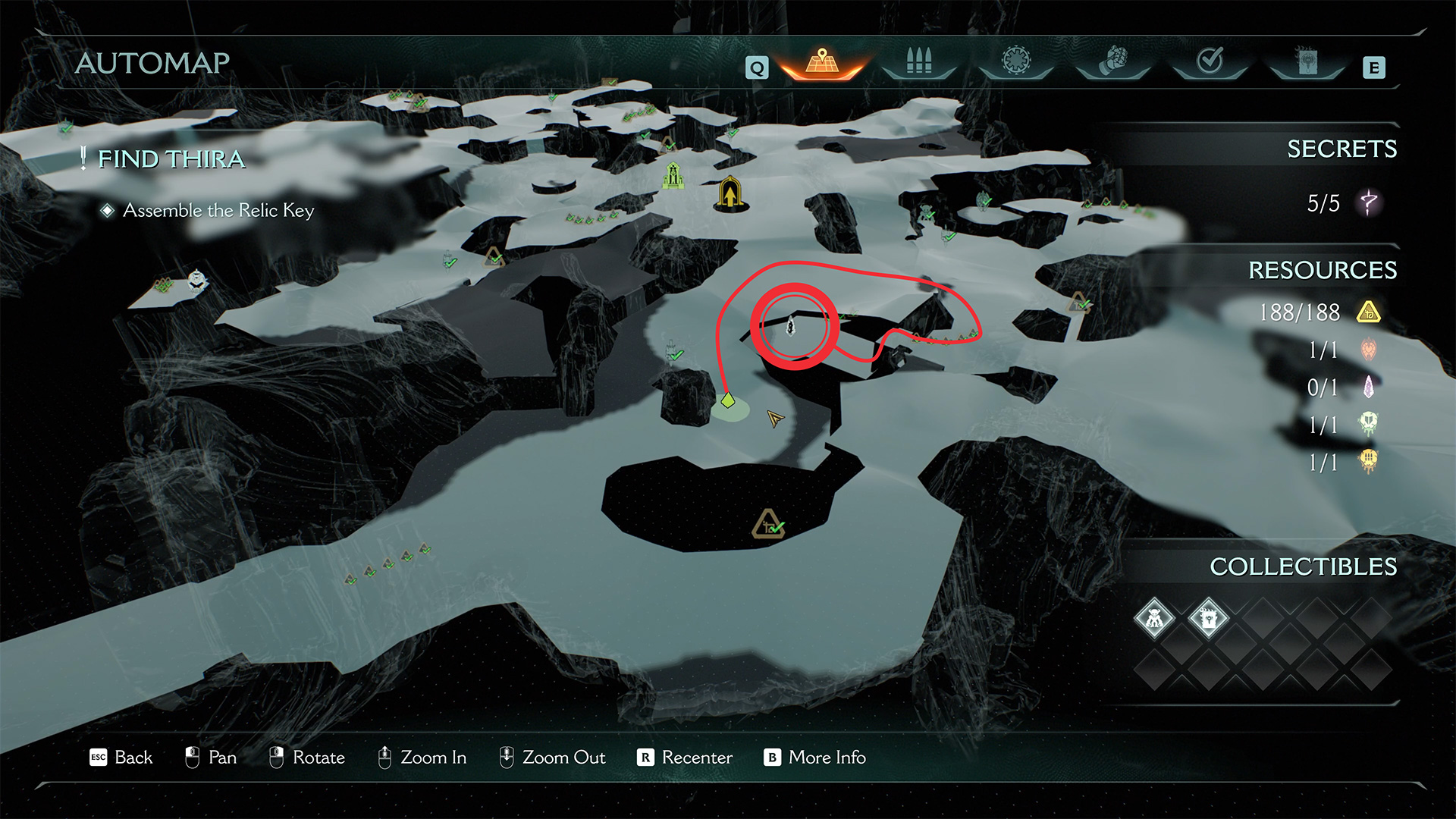Select the green diamond waypoint marker

728,400
